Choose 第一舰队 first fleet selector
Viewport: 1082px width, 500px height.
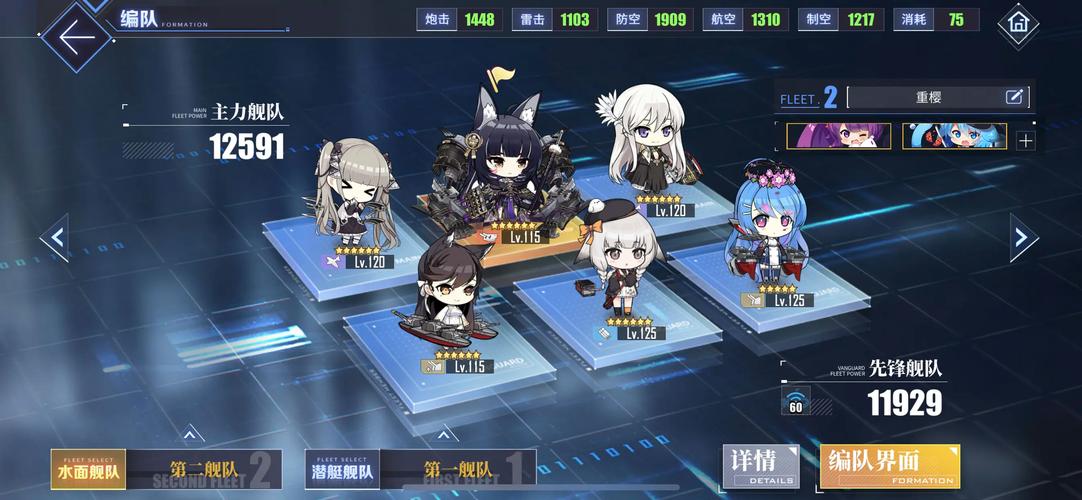point(458,470)
